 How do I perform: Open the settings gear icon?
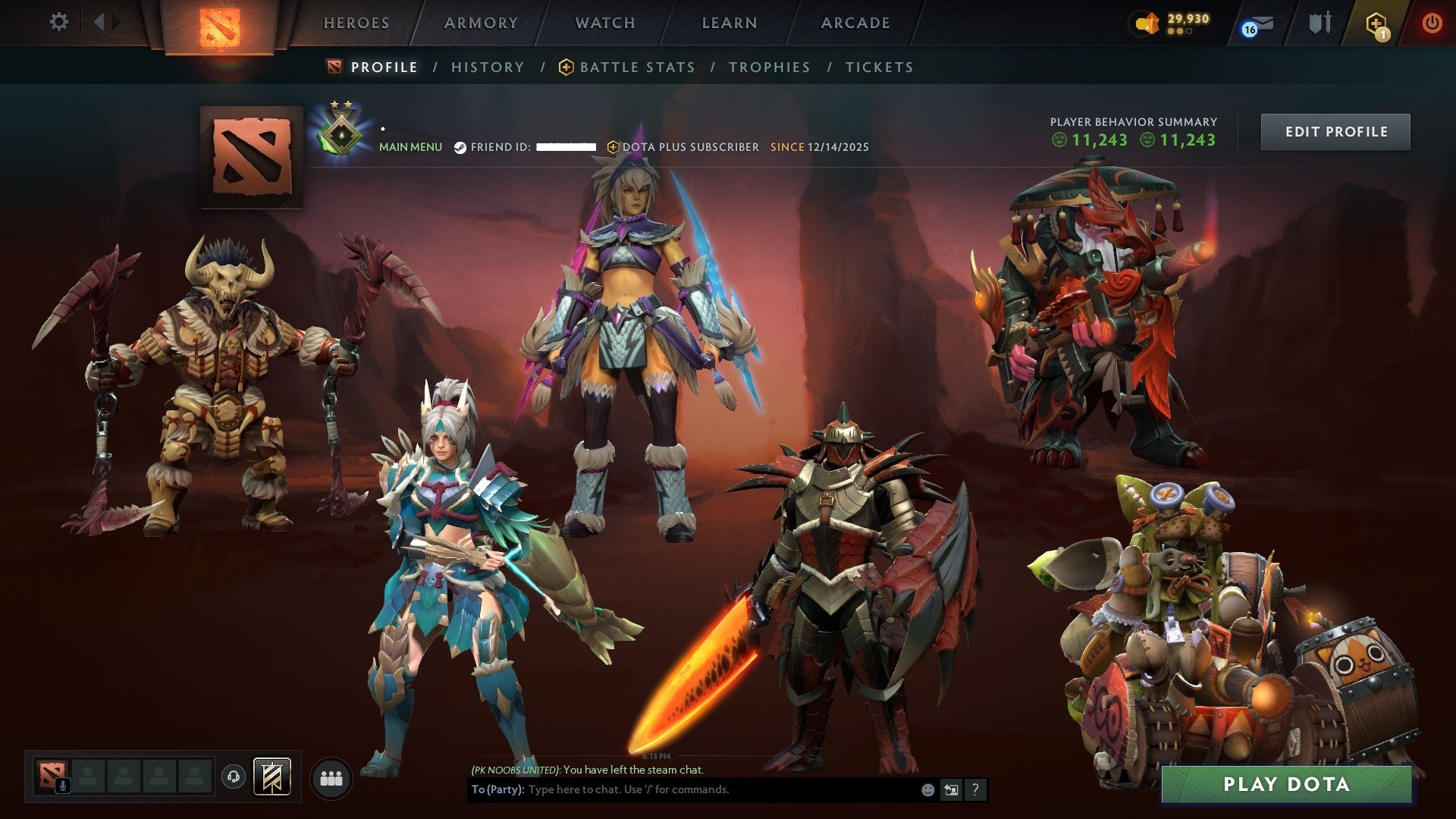tap(58, 22)
